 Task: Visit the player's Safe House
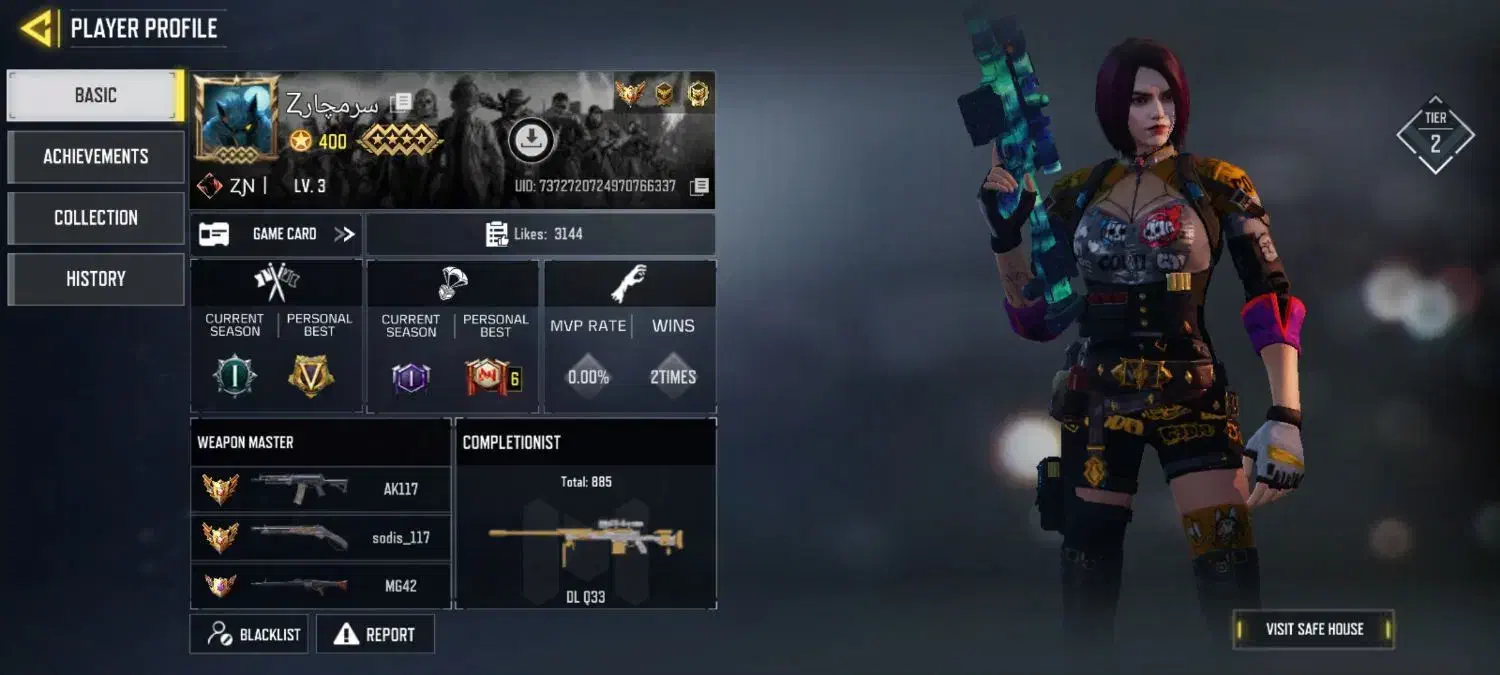1313,629
